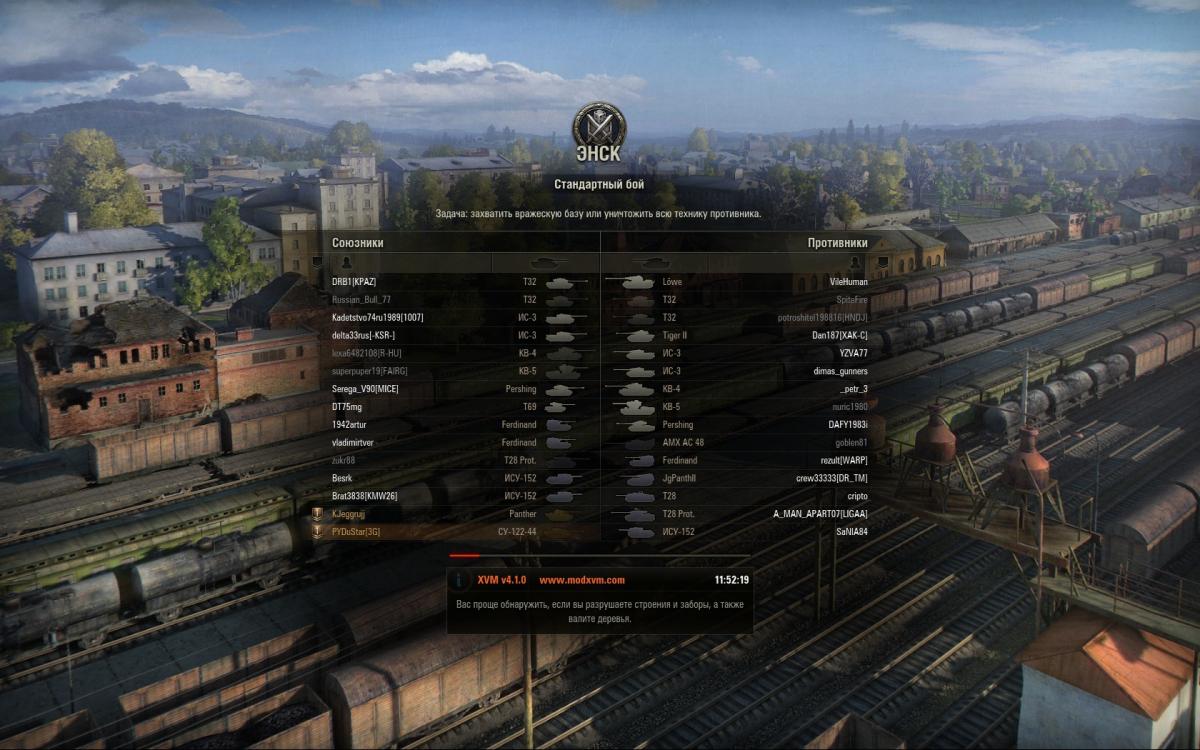Select enemy VileHuman row
This screenshot has height=750, width=1200.
click(x=848, y=282)
